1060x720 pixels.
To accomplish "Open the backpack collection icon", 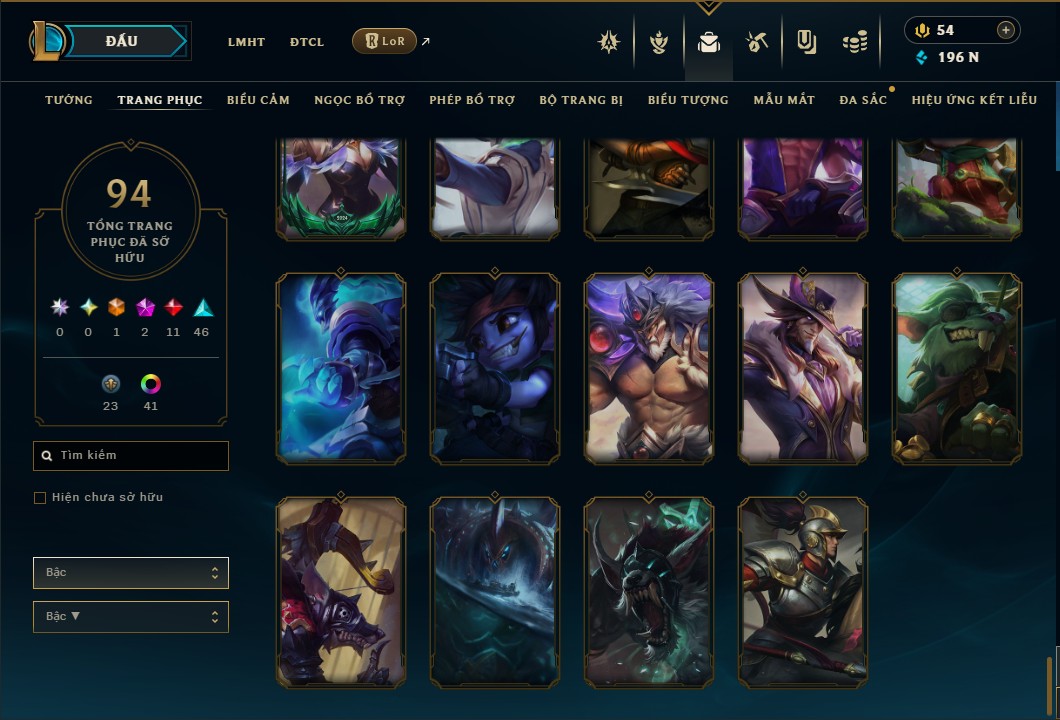I will point(708,42).
